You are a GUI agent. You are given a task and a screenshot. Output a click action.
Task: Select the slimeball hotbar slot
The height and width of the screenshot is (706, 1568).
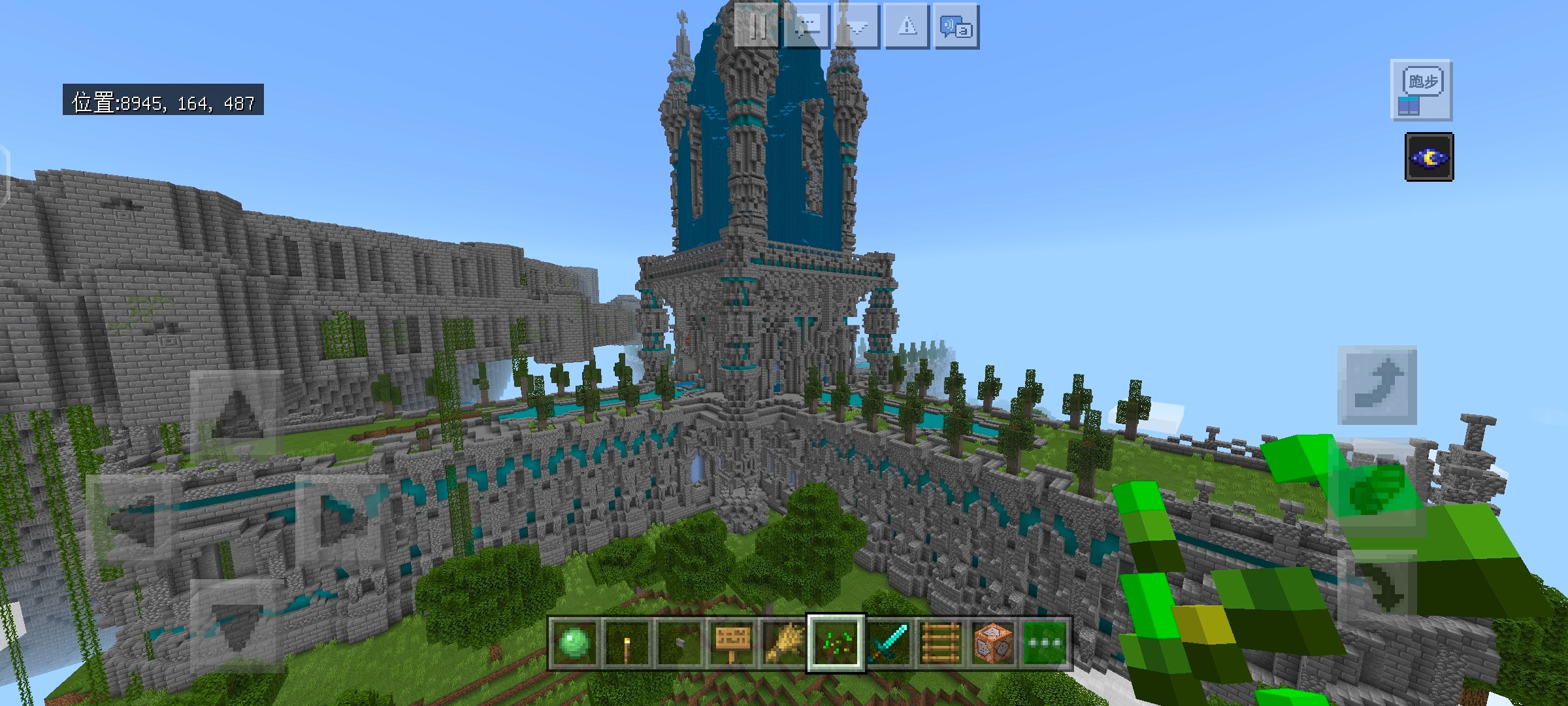click(x=574, y=643)
